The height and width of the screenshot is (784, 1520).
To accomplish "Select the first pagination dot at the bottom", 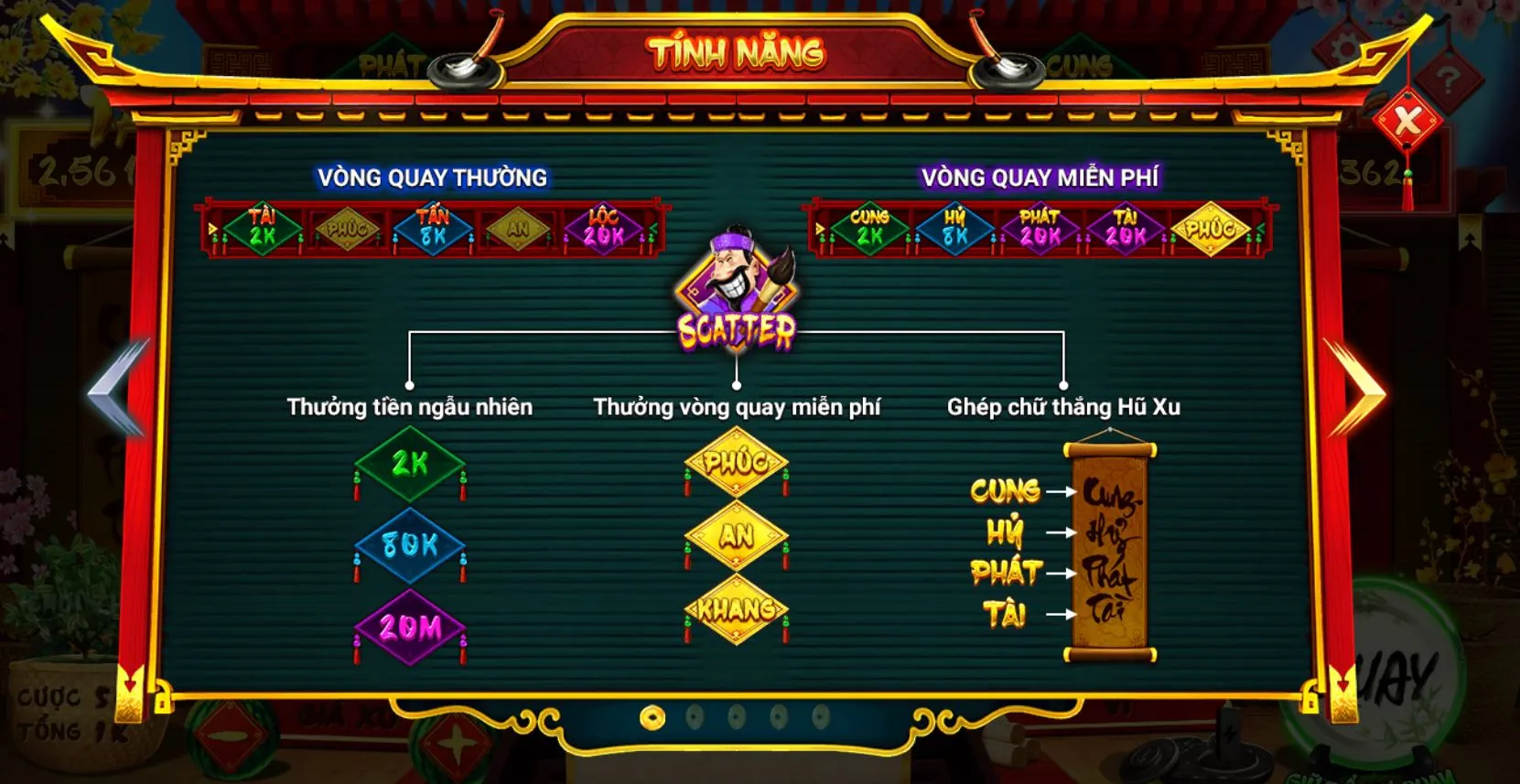I will click(x=652, y=717).
